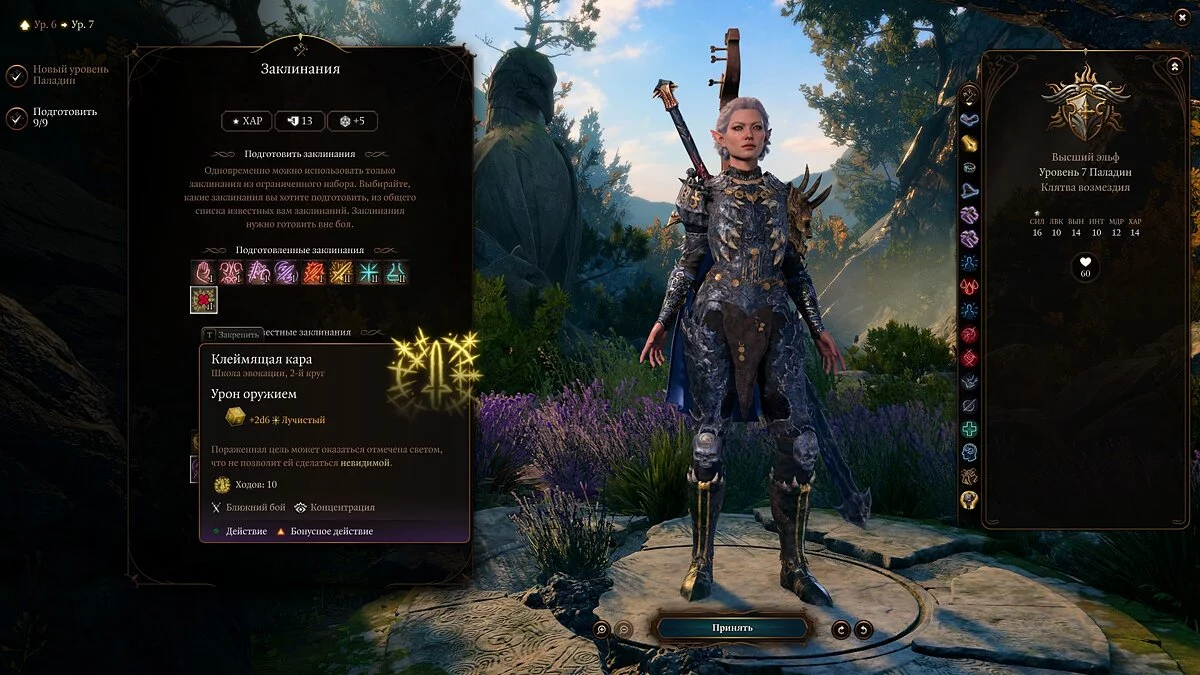Rotate the character preview counter-clockwise
Viewport: 1200px width, 675px height.
click(842, 629)
